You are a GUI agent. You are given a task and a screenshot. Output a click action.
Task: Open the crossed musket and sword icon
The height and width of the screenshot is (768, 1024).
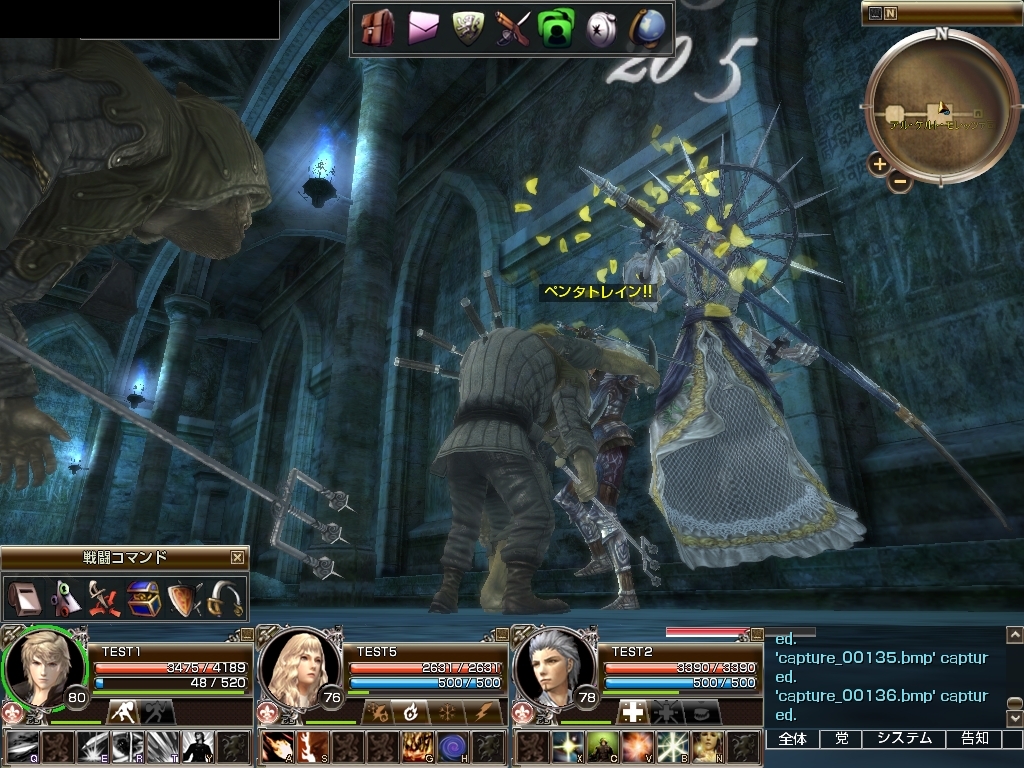(x=512, y=28)
